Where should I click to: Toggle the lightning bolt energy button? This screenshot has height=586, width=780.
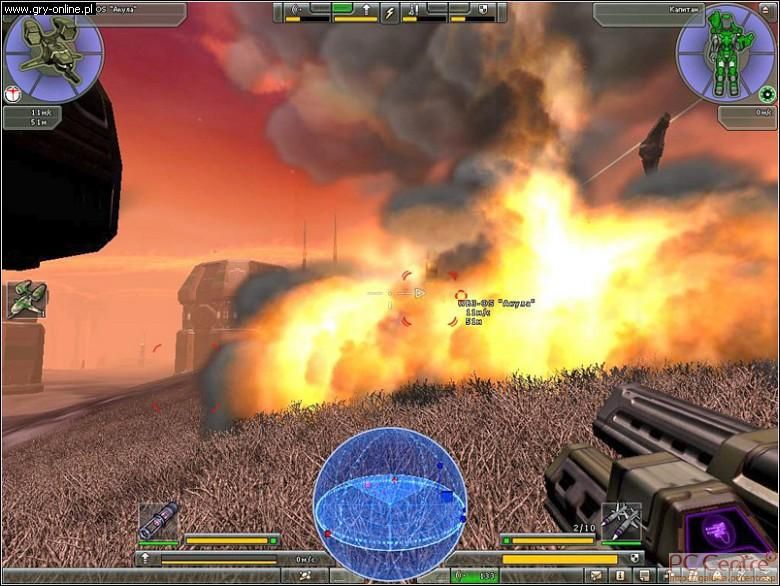pyautogui.click(x=389, y=13)
